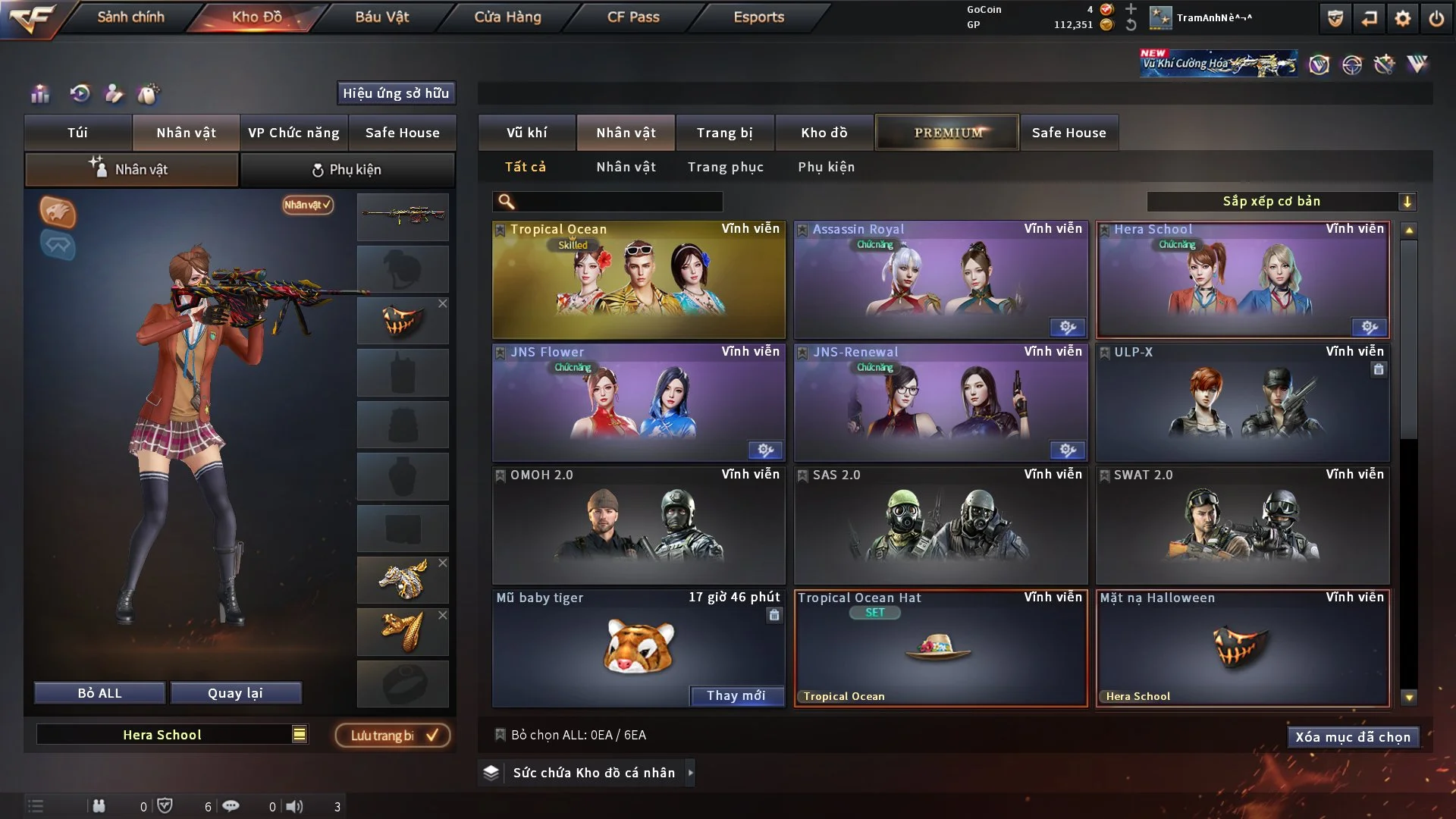Click the Quay lại button
The width and height of the screenshot is (1456, 819).
(235, 693)
